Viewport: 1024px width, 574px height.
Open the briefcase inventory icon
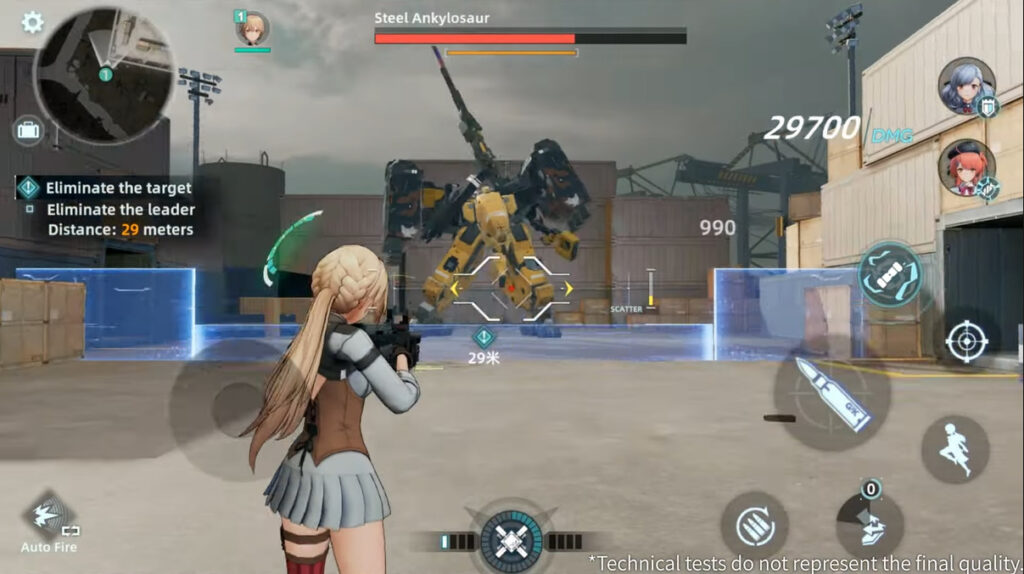point(27,130)
